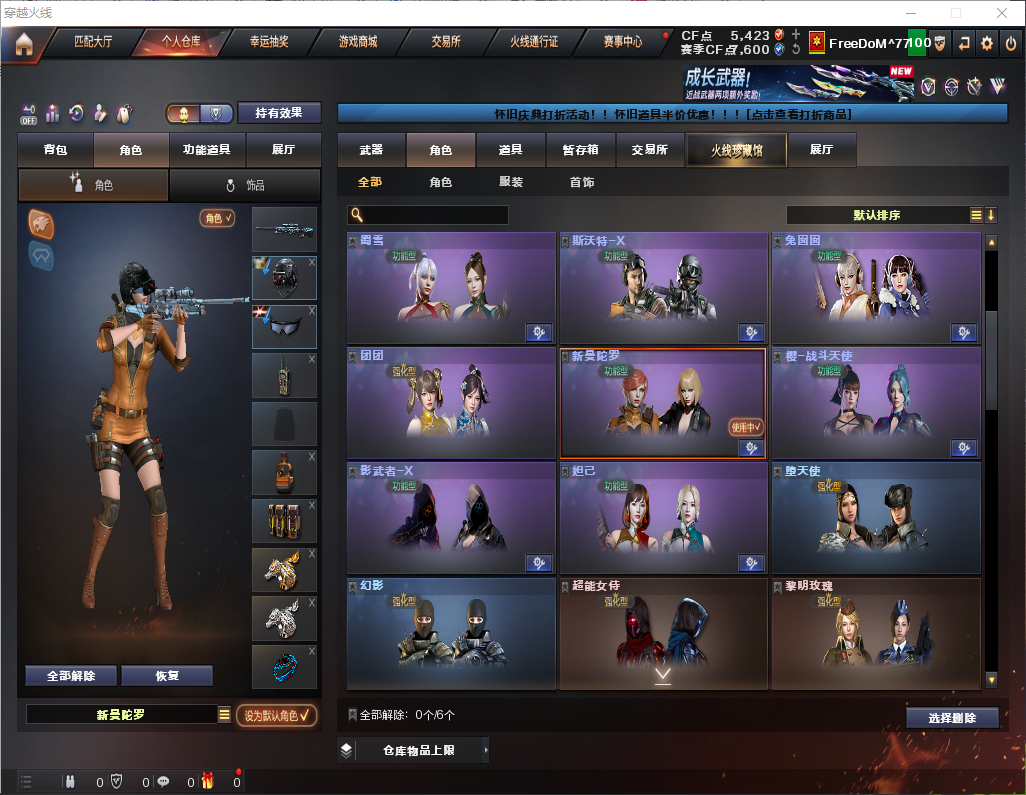Open the 火线通行证 battle pass tab
1026x795 pixels.
534,42
